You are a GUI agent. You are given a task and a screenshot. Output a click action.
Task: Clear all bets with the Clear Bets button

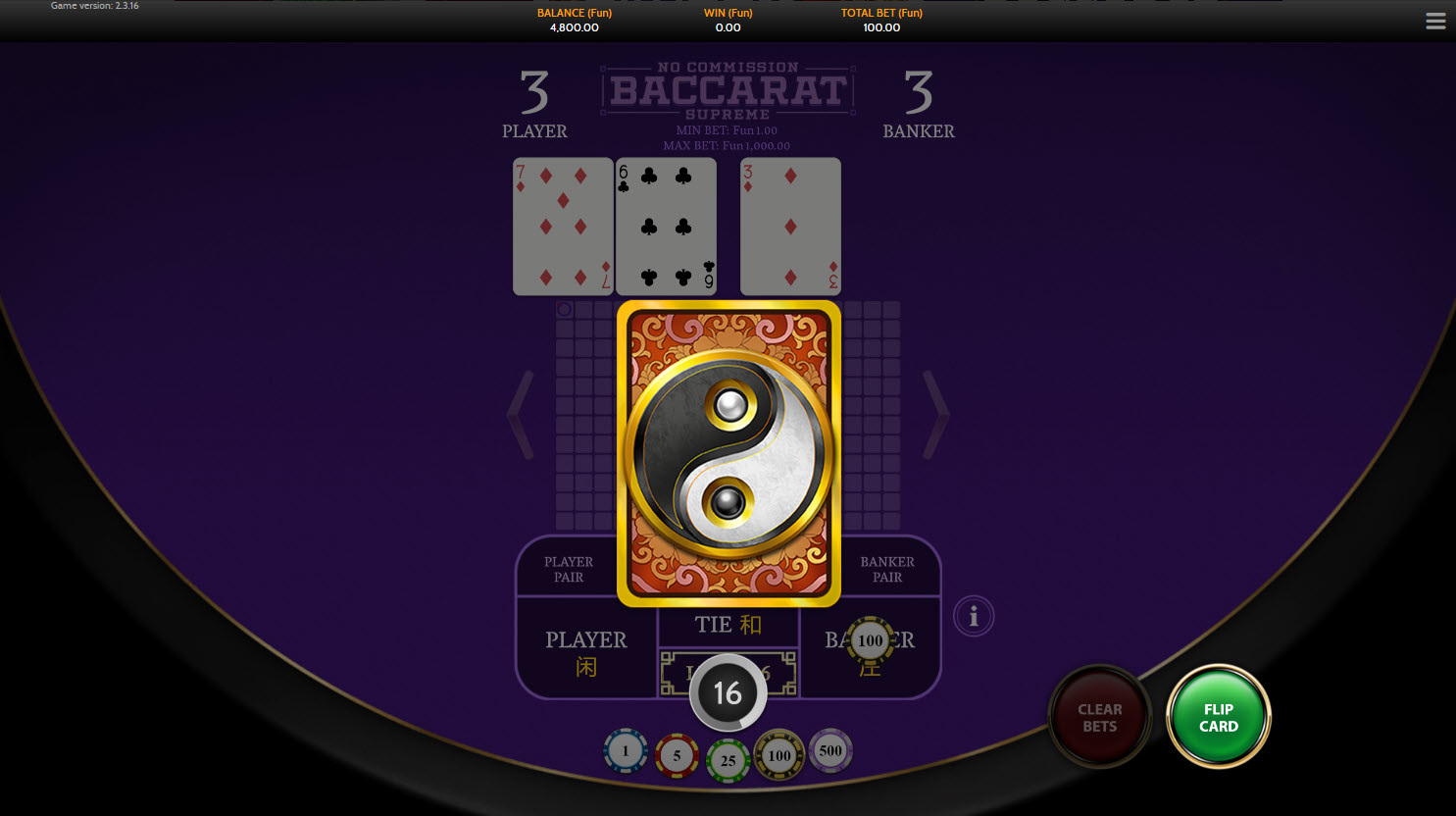coord(1099,717)
